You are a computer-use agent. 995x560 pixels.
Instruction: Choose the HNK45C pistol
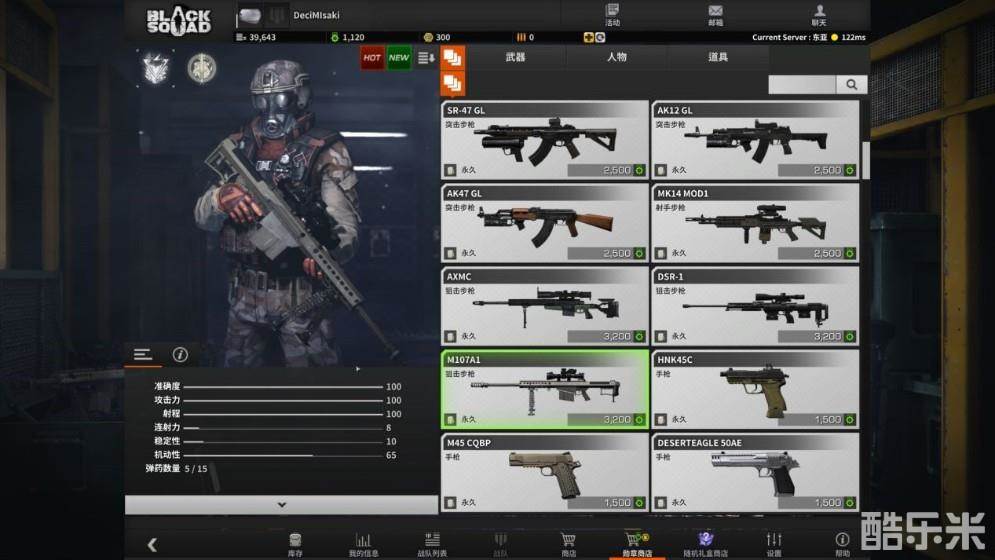tap(755, 389)
